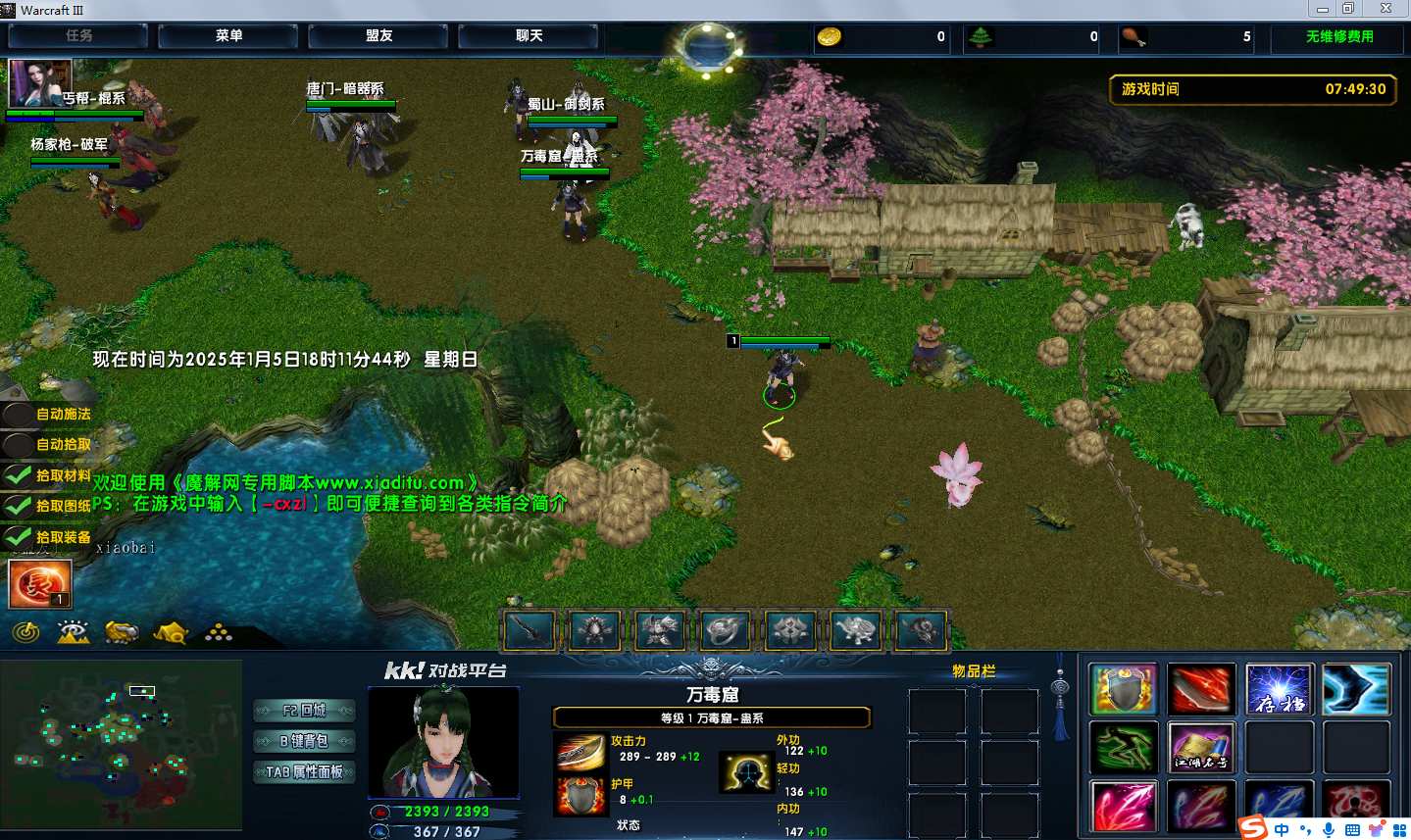1411x840 pixels.
Task: Open the 任务 (Quests) menu
Action: coord(78,36)
